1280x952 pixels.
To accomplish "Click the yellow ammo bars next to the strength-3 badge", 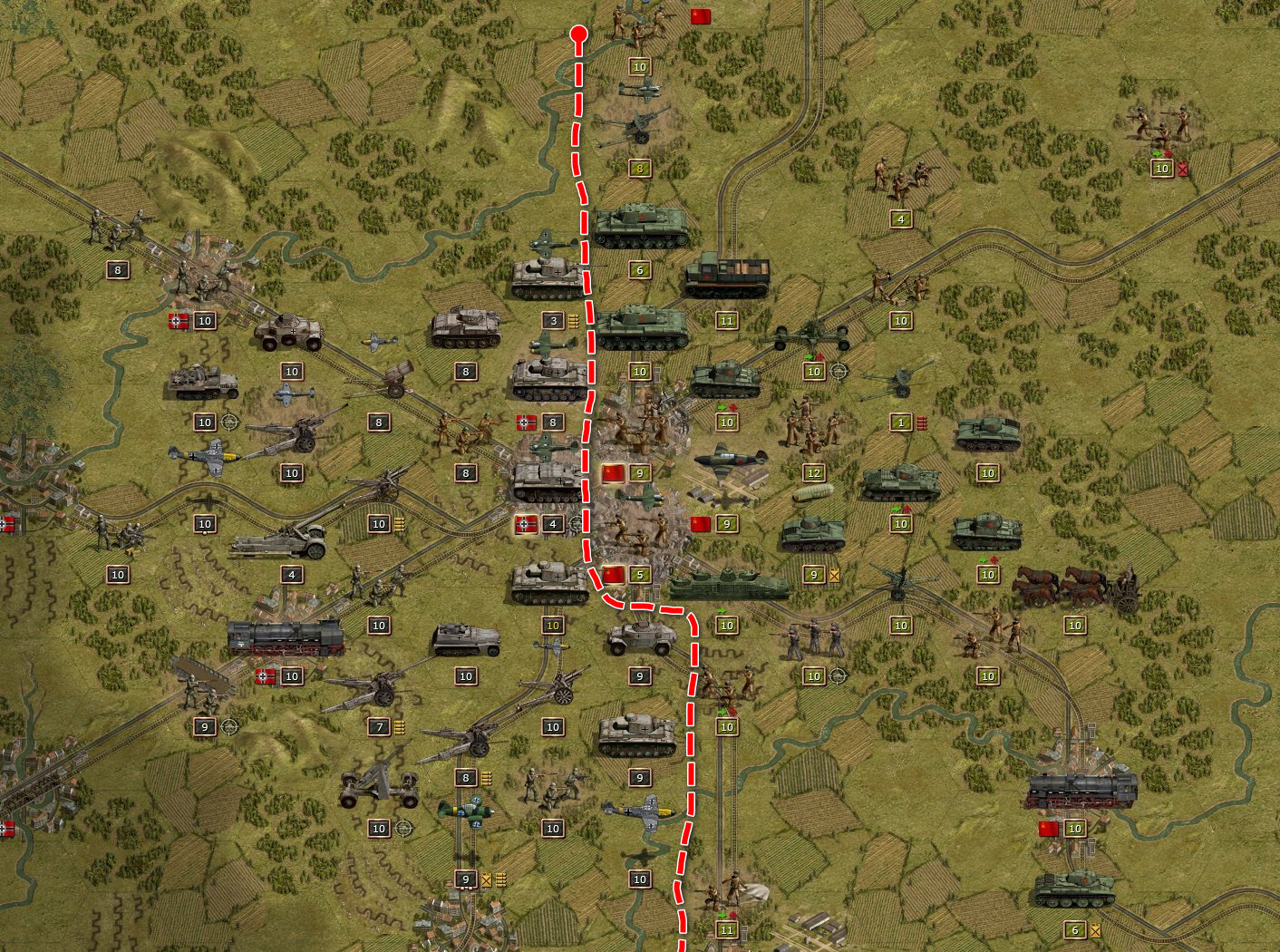I will click(x=573, y=319).
